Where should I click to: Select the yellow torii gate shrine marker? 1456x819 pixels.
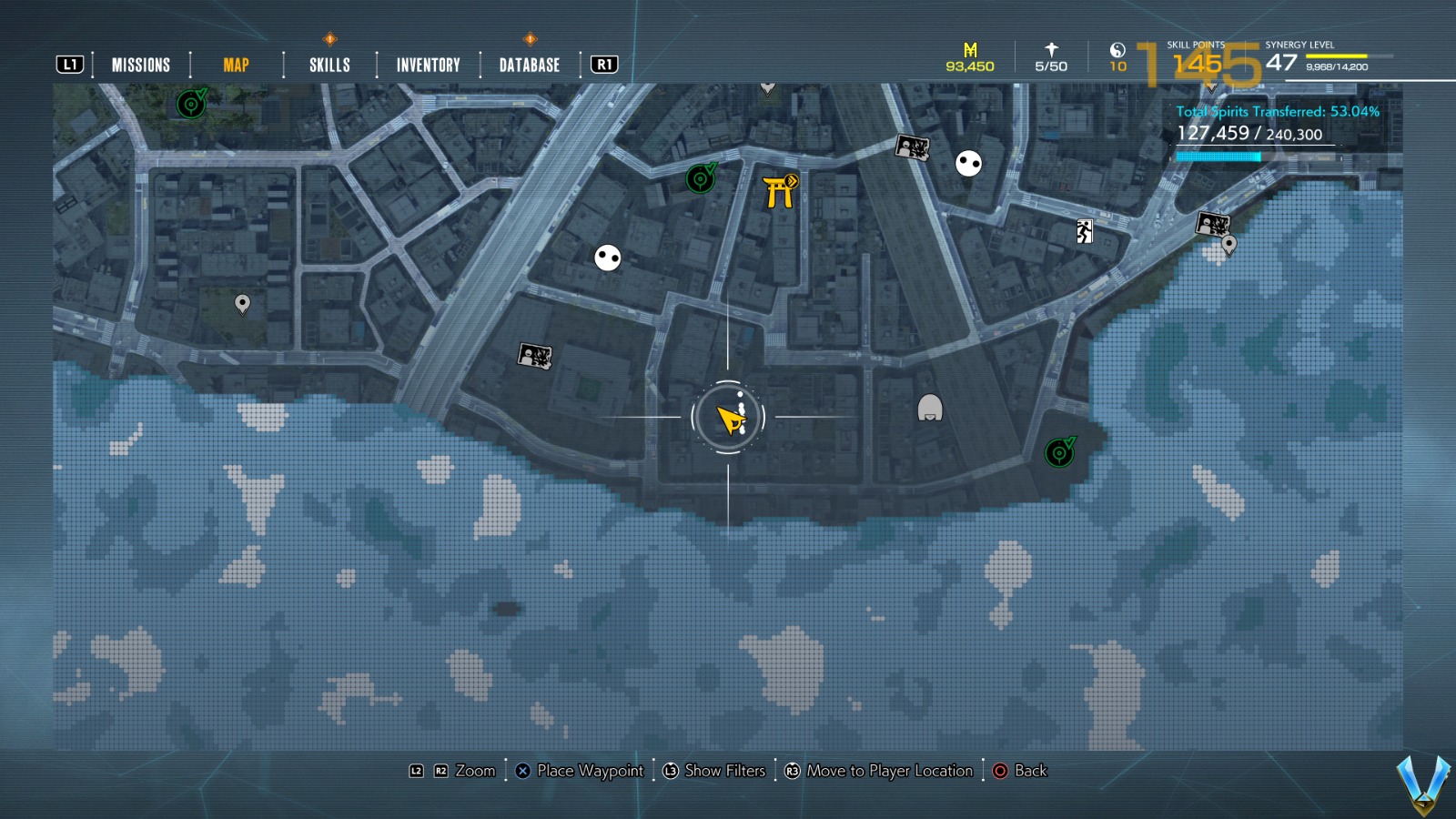coord(780,191)
